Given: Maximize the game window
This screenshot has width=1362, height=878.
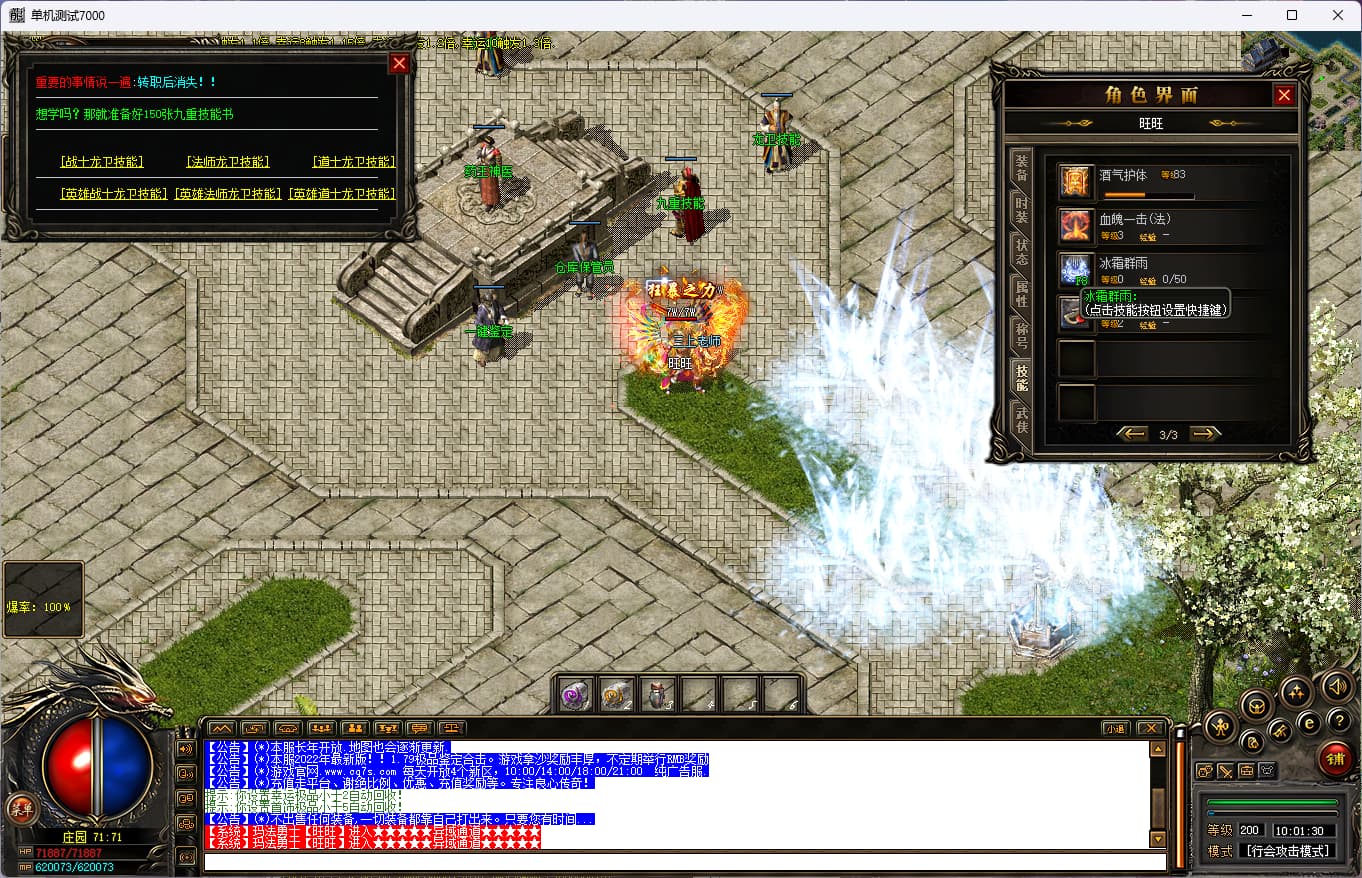Looking at the screenshot, I should [x=1291, y=15].
